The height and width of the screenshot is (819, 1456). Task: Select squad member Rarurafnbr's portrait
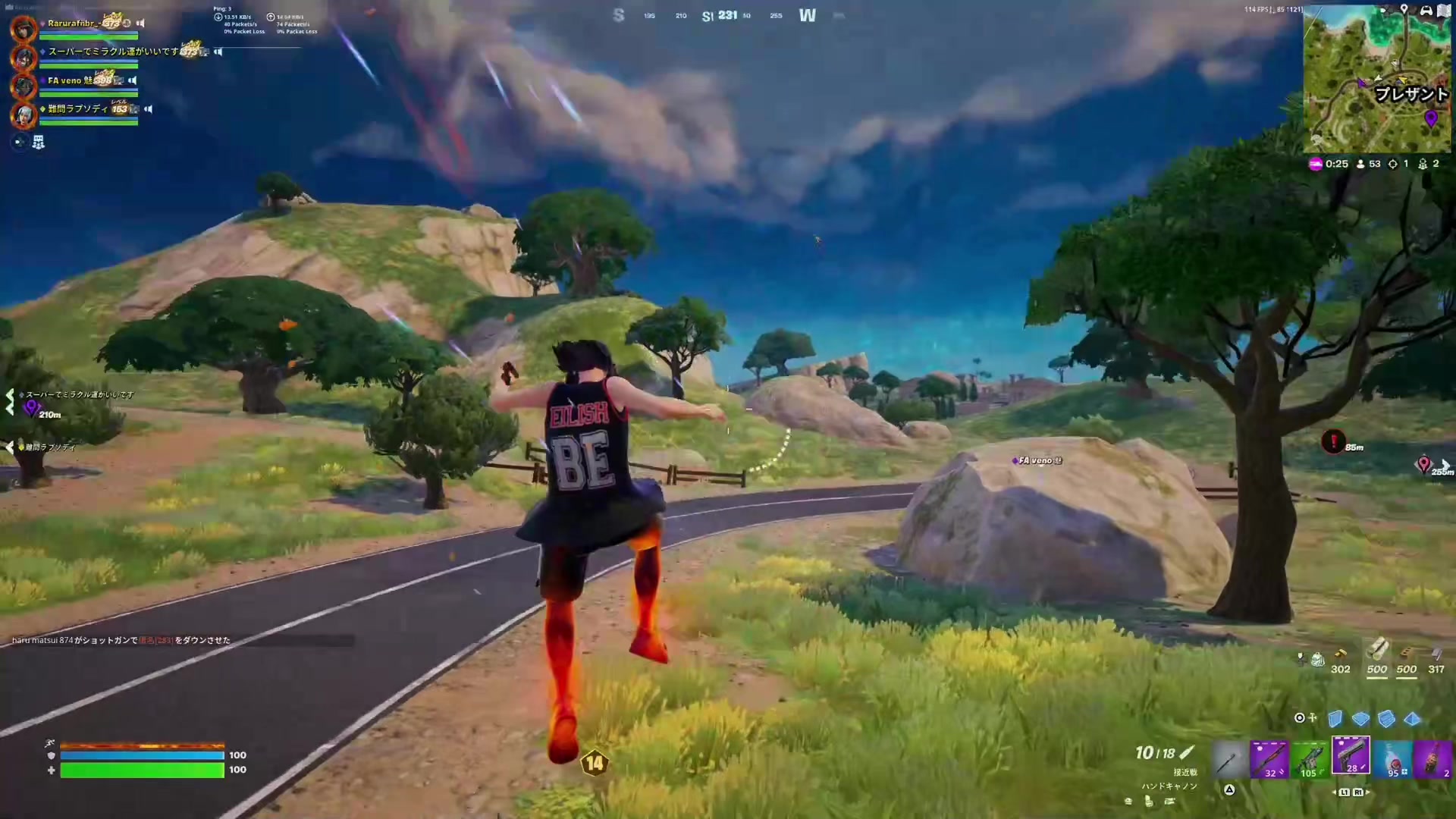click(x=24, y=29)
